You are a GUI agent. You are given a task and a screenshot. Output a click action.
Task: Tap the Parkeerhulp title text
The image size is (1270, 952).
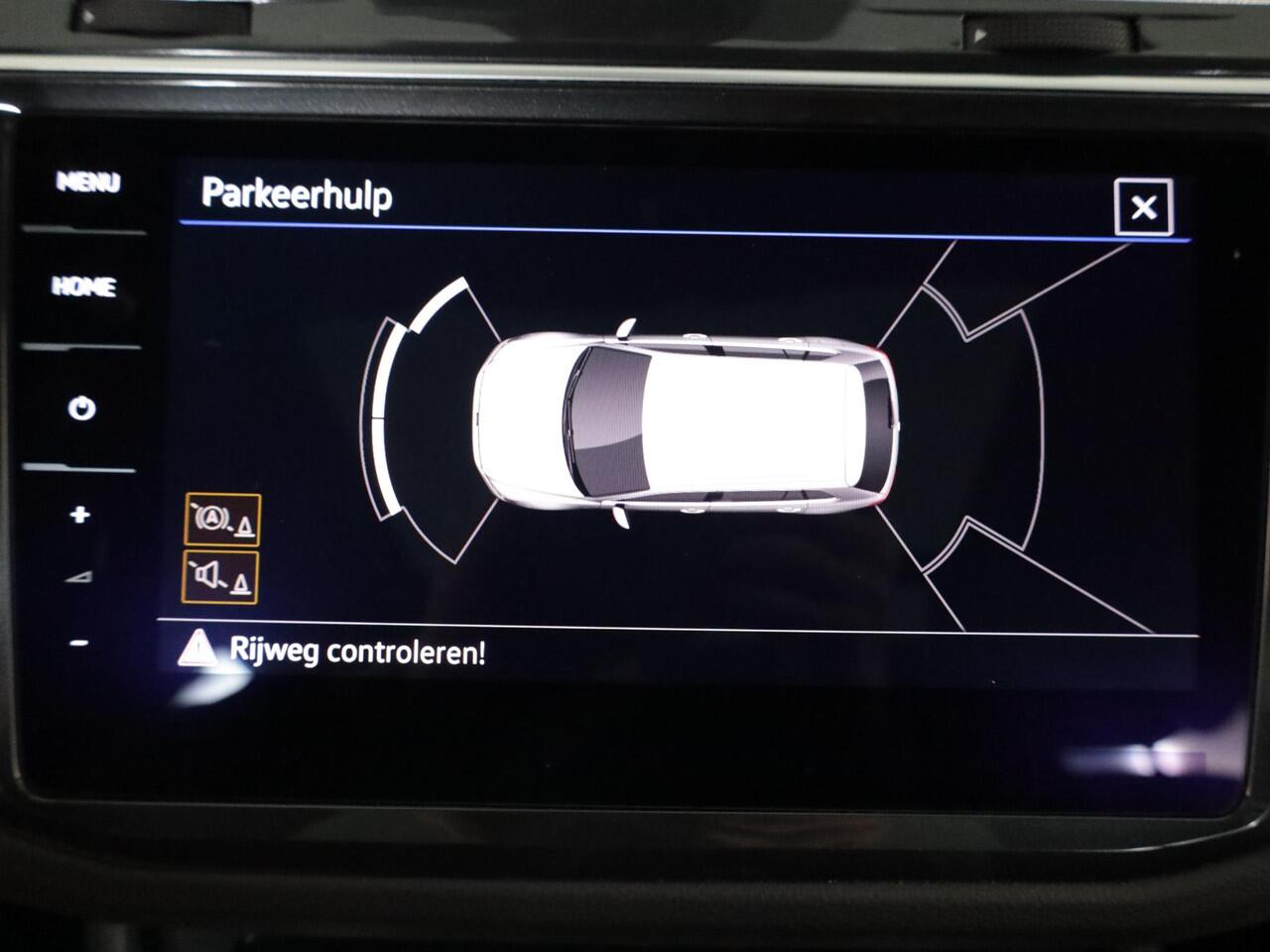point(298,195)
